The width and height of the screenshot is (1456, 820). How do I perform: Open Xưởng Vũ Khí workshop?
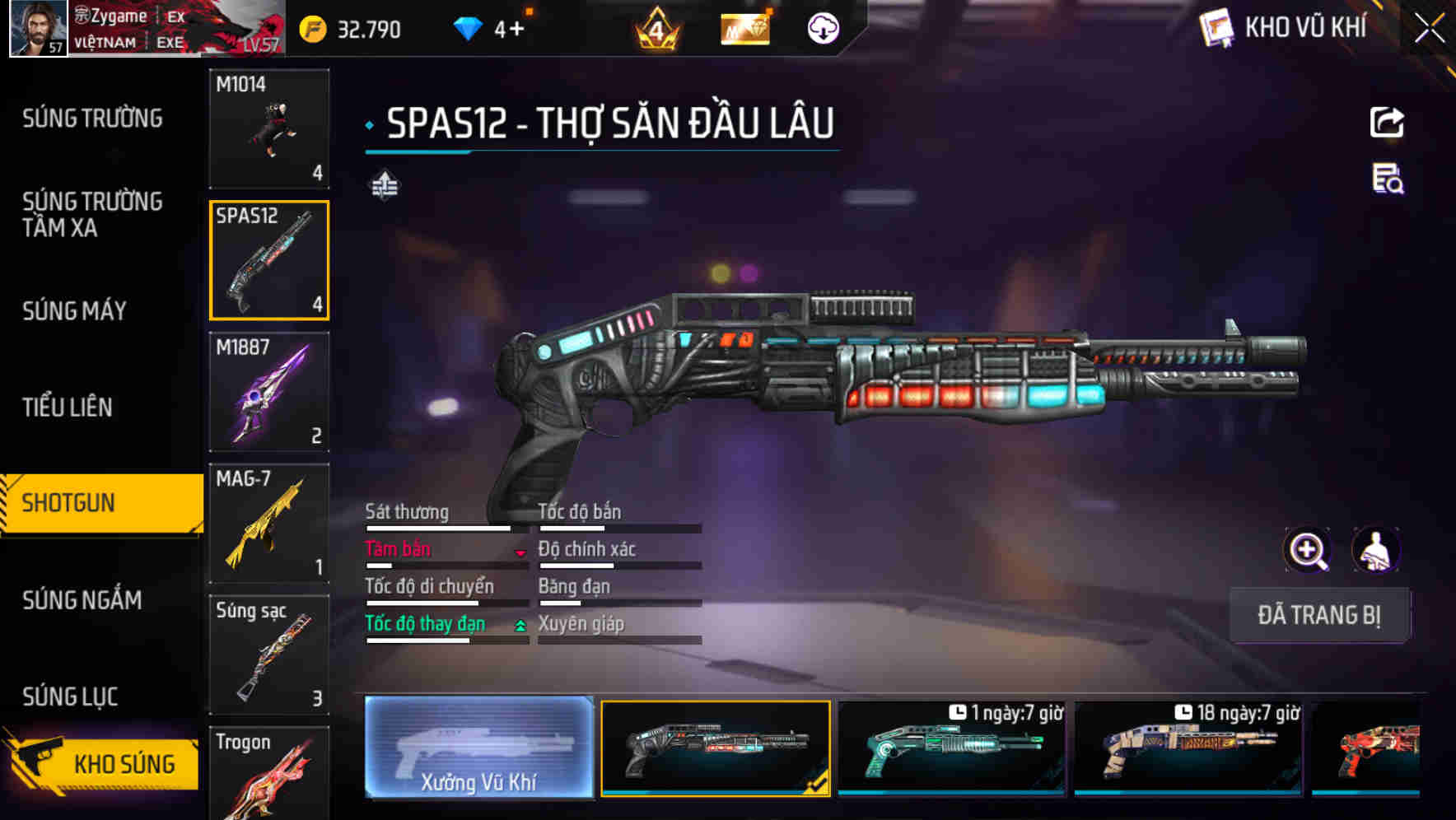[478, 748]
